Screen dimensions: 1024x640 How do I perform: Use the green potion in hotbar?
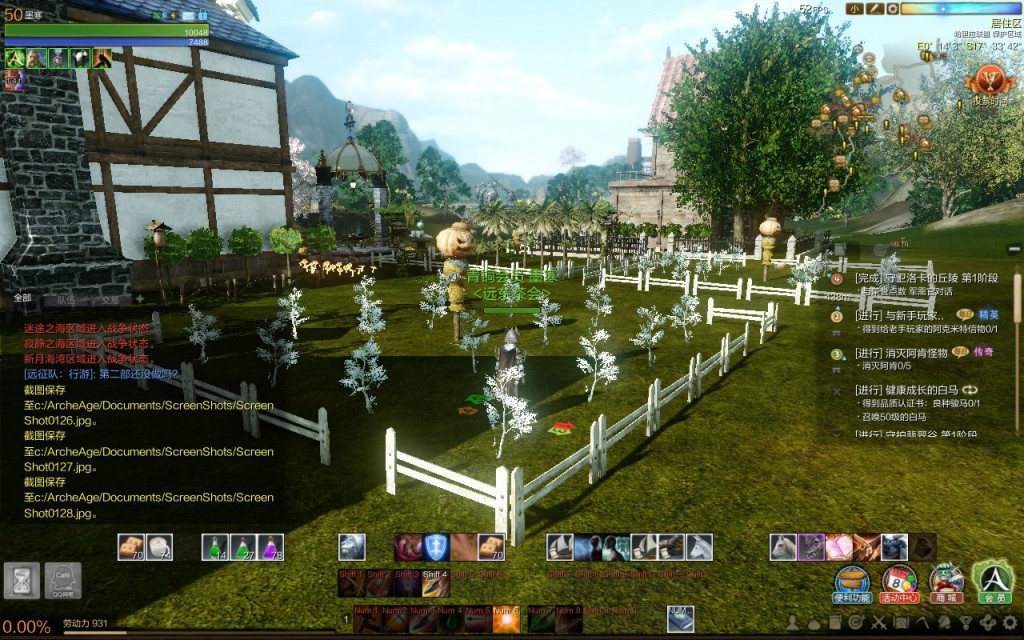pyautogui.click(x=215, y=546)
